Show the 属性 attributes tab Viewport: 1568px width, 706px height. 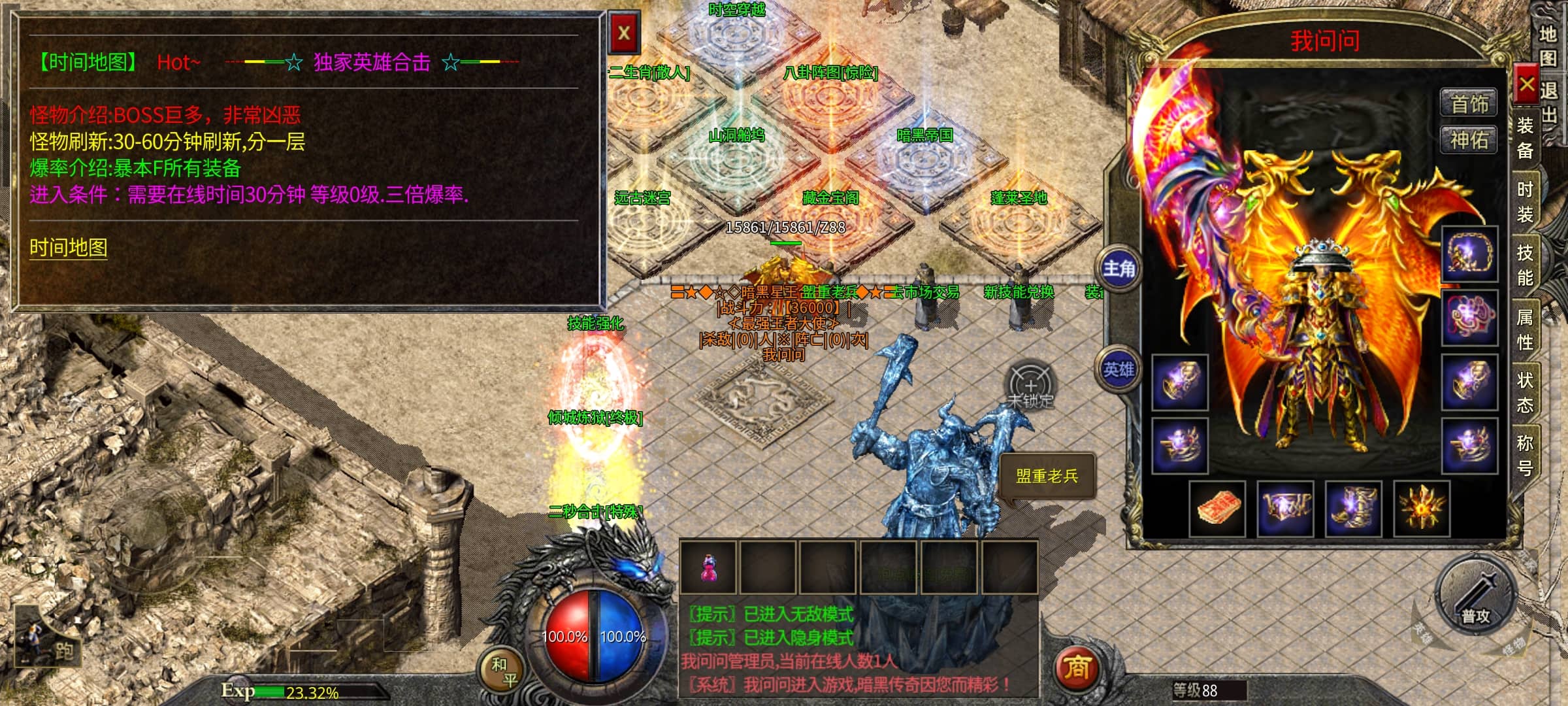(x=1525, y=329)
